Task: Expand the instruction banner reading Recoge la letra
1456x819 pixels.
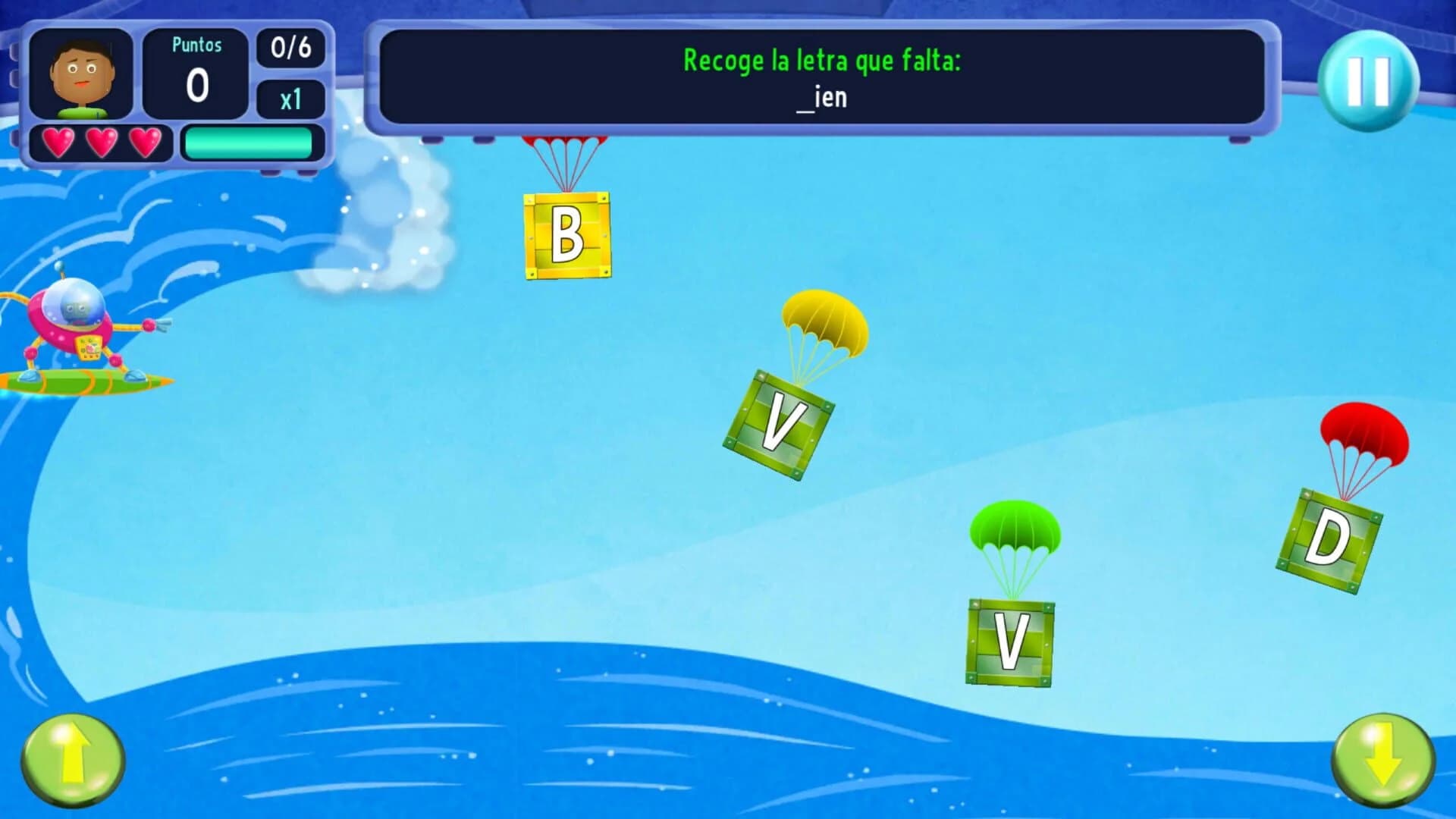Action: 823,62
